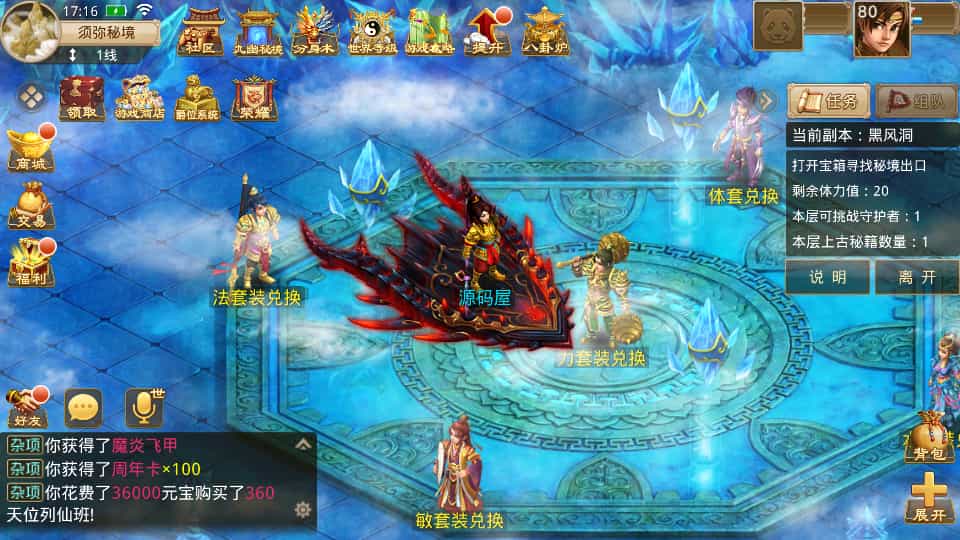The height and width of the screenshot is (540, 960).
Task: Open the 商城 gold ingot shop
Action: 30,150
